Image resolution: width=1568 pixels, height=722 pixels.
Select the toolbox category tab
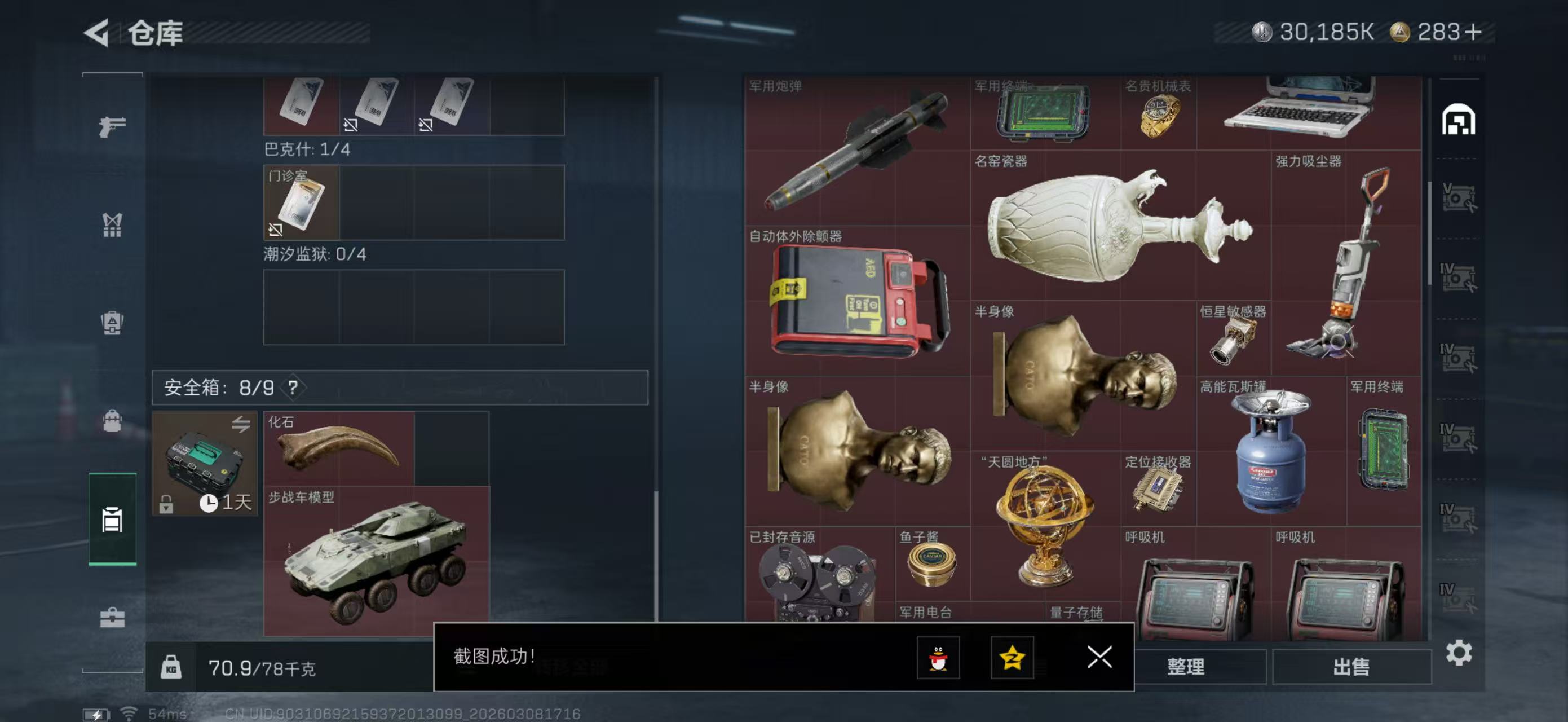113,618
